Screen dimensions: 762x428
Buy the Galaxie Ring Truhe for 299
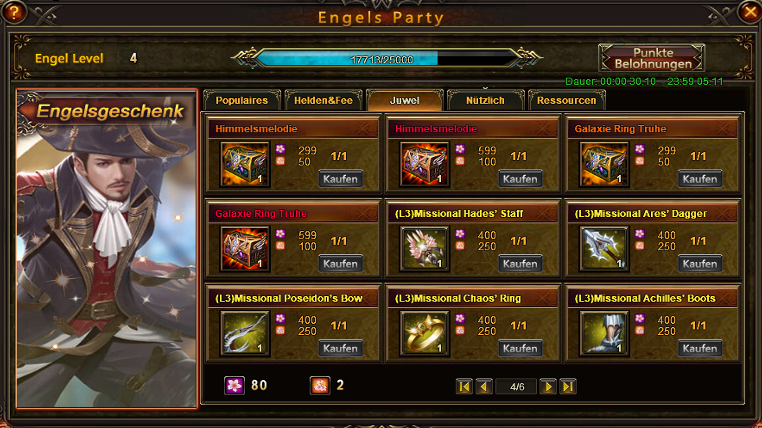[700, 179]
